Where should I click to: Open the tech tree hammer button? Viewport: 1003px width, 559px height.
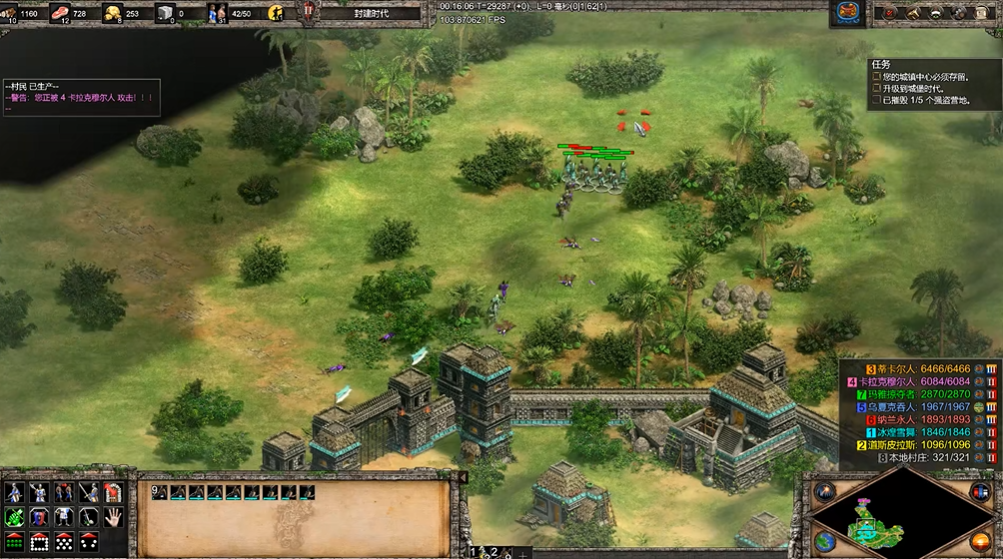(x=911, y=13)
